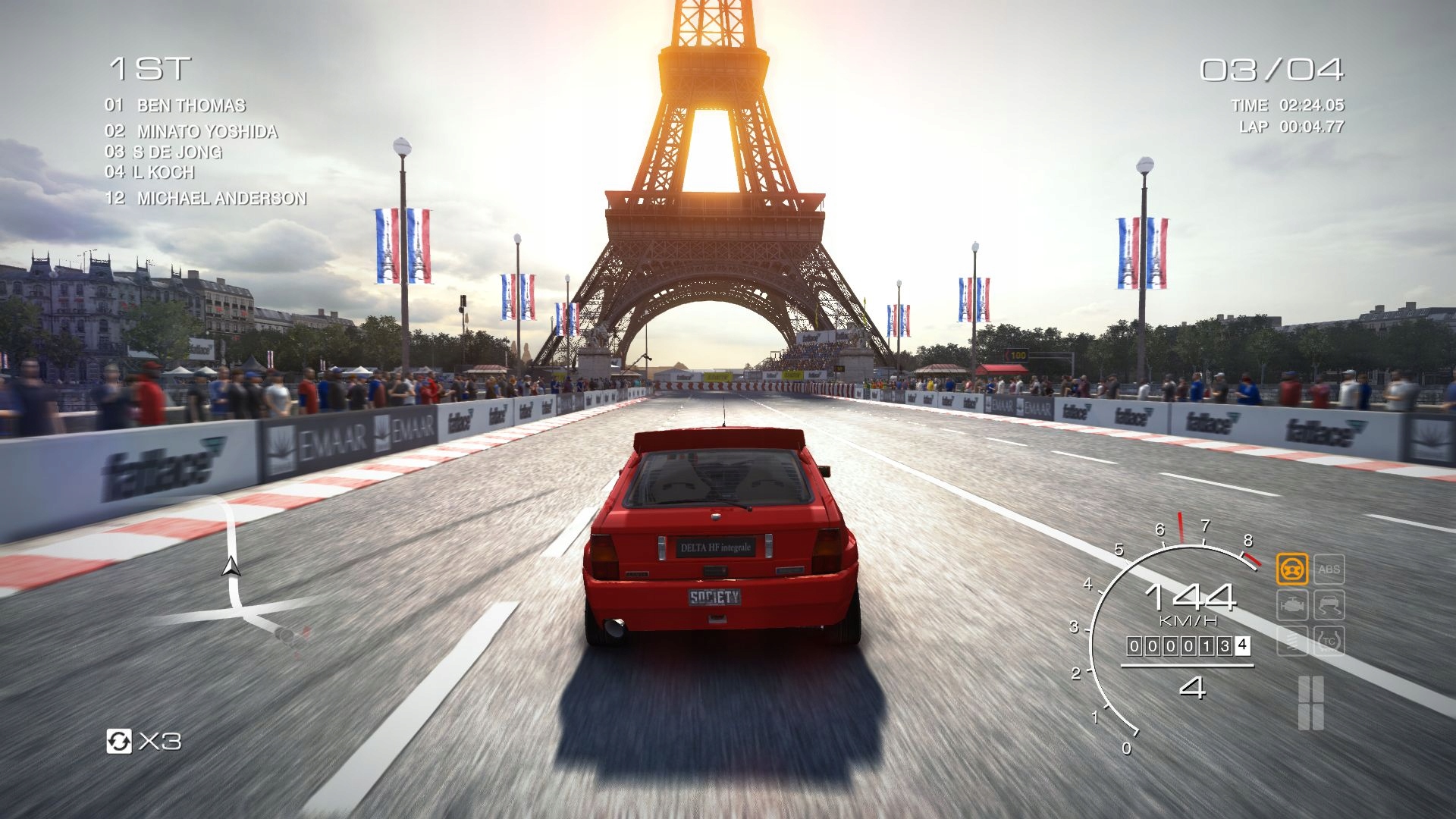Click the traction control TC icon
Screen dimensions: 1456x819
[1329, 641]
